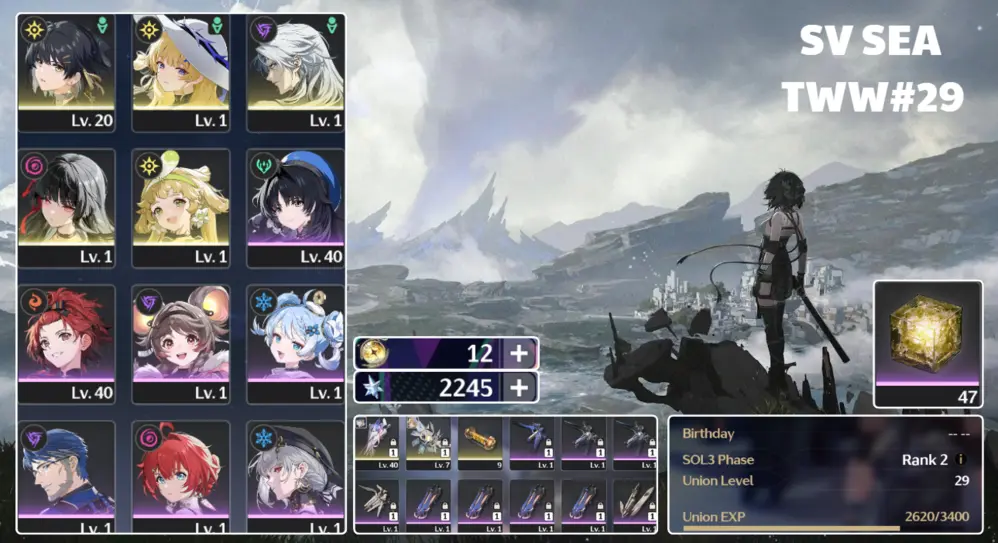The height and width of the screenshot is (543, 998).
Task: Select the blonde girl with green headband
Action: pos(181,207)
